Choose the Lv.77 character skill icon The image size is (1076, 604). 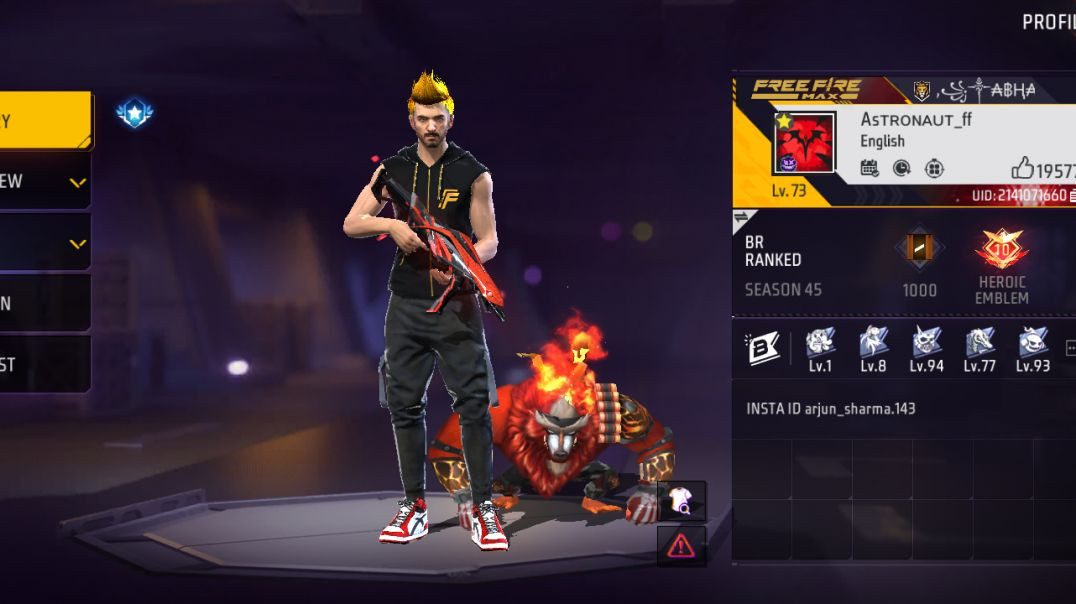(x=980, y=343)
